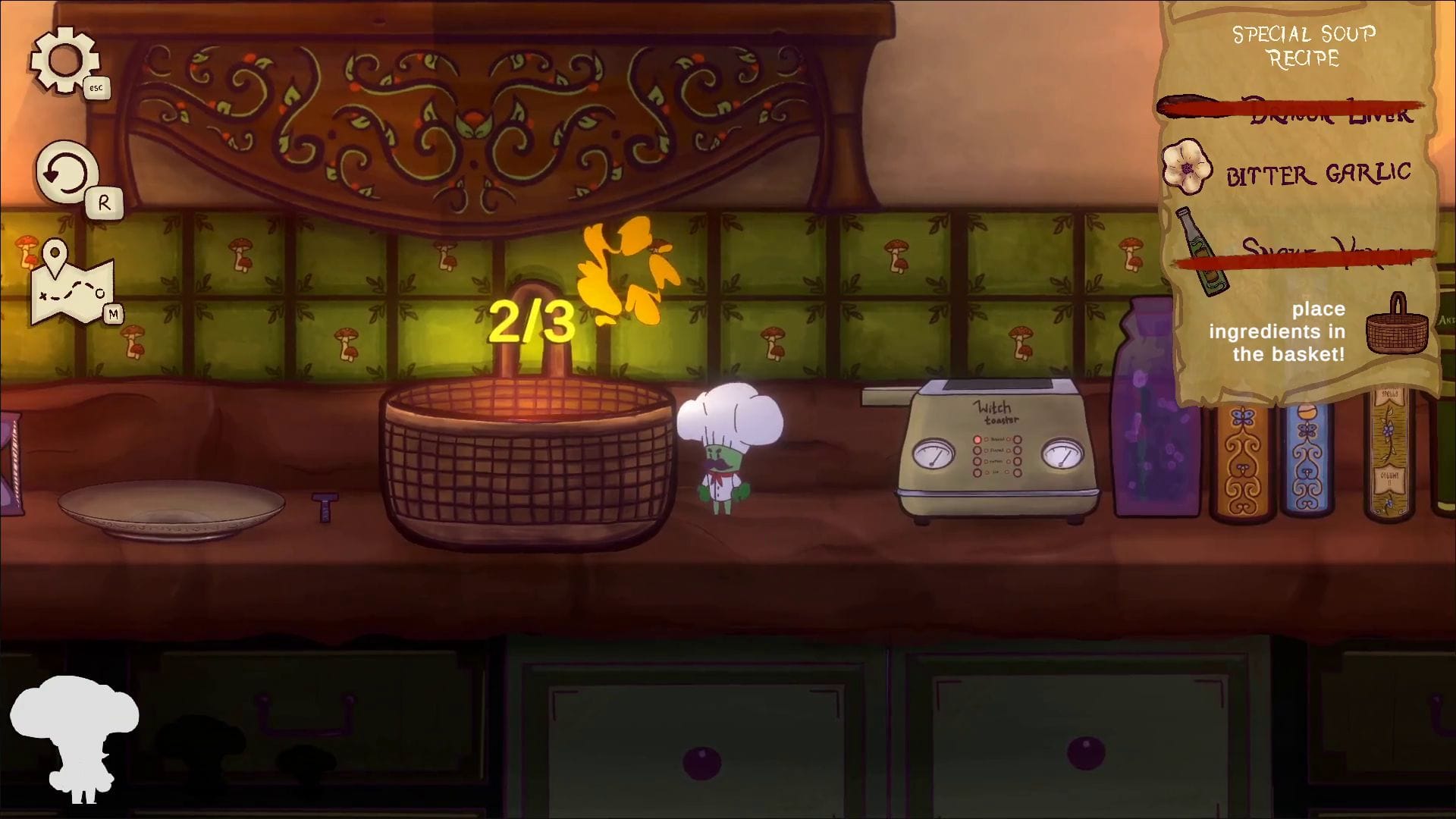The image size is (1456, 819).
Task: Select the white mushroom silhouette character icon
Action: pos(75,737)
